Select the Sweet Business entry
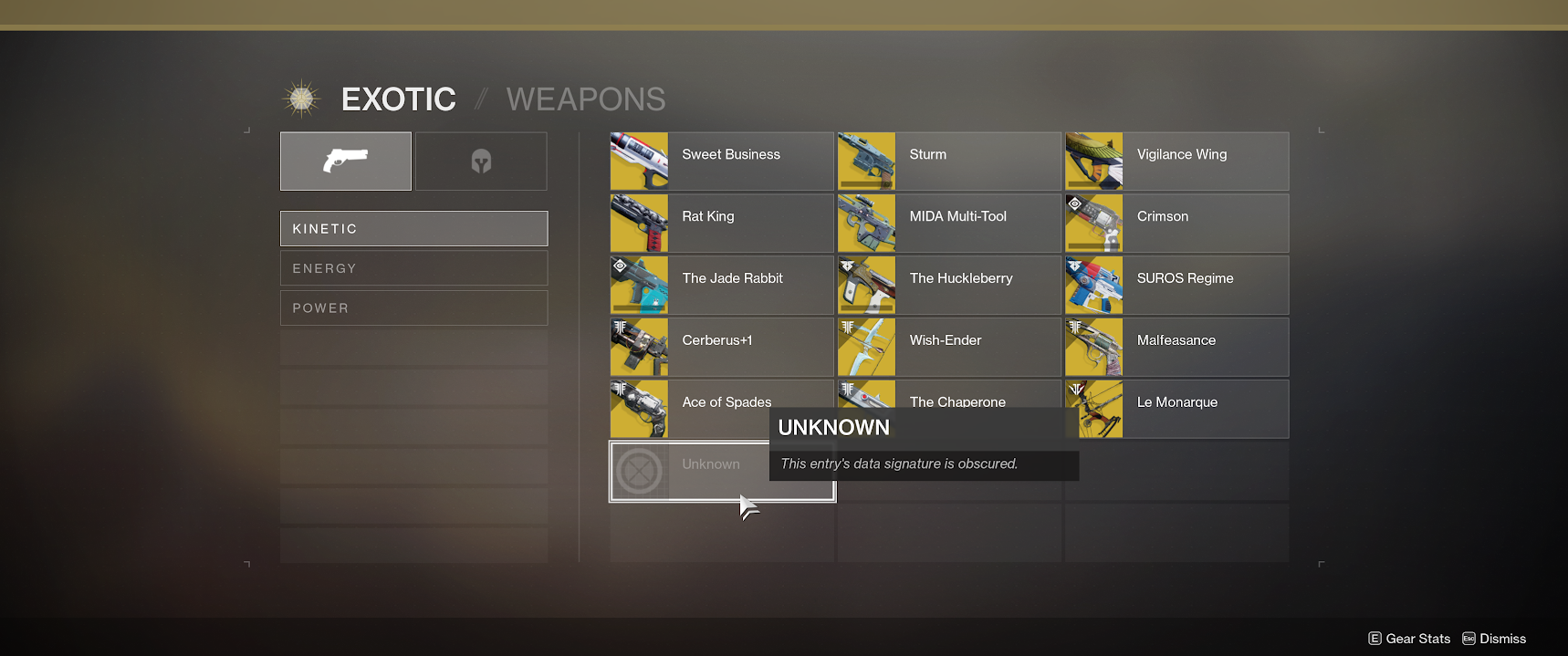 (721, 161)
